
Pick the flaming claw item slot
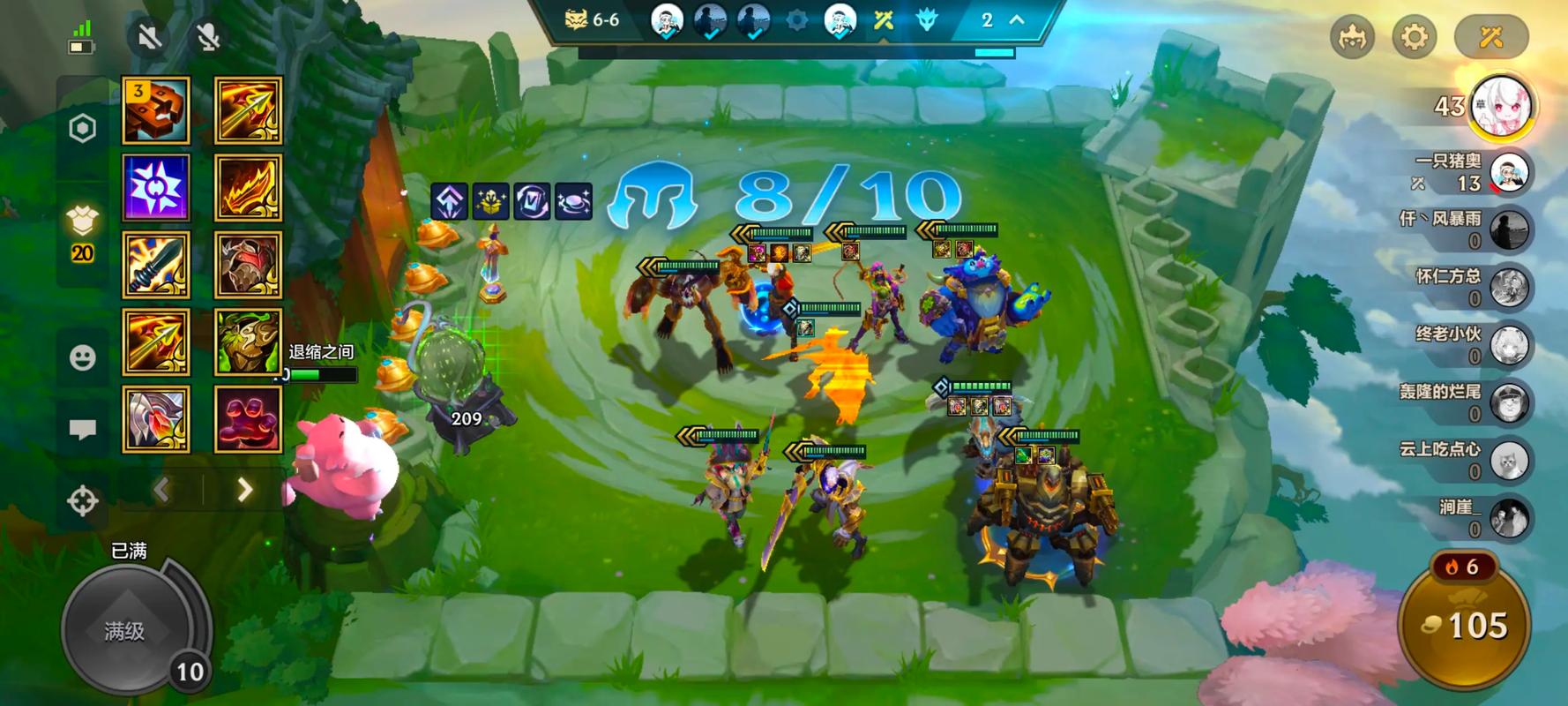coord(249,187)
